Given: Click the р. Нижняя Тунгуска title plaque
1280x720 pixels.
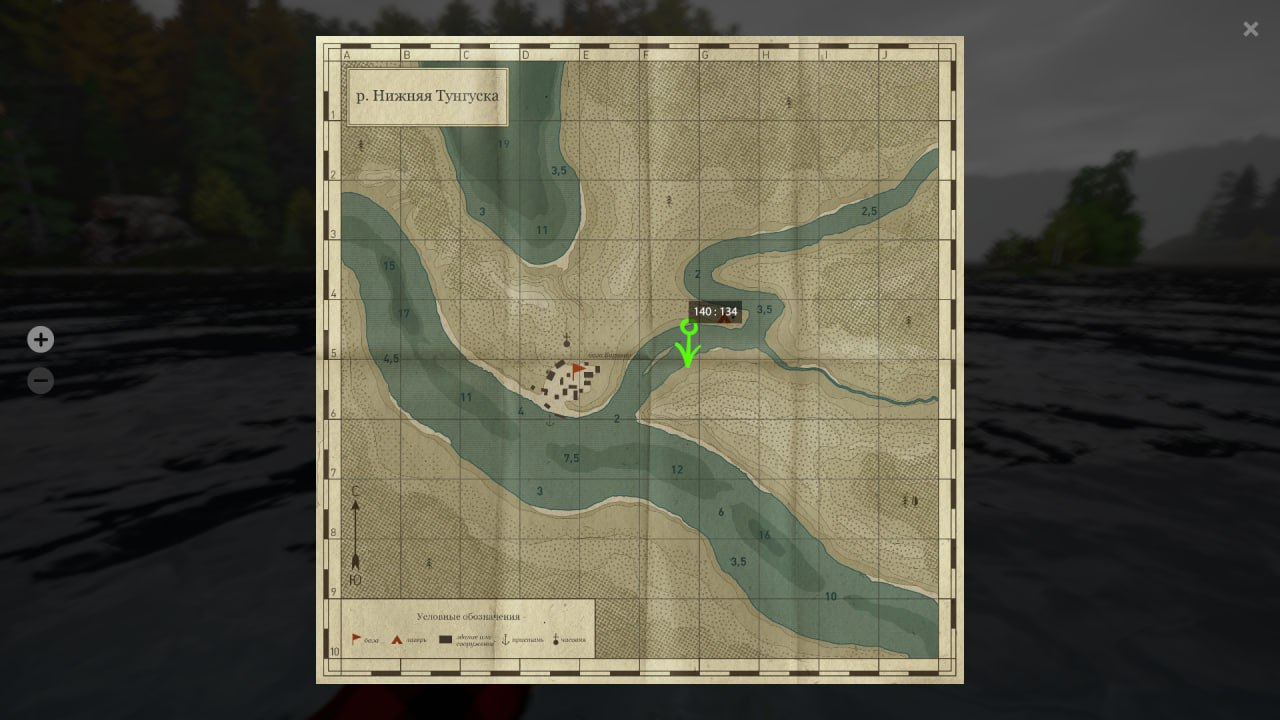Looking at the screenshot, I should (426, 96).
